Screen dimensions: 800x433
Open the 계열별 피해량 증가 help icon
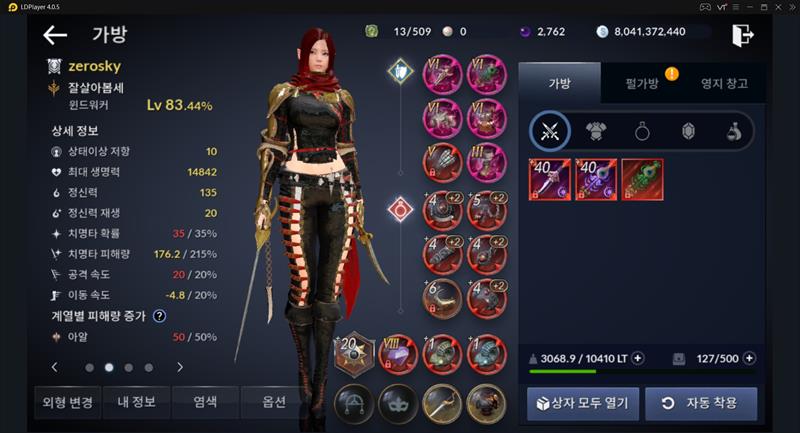tap(159, 316)
